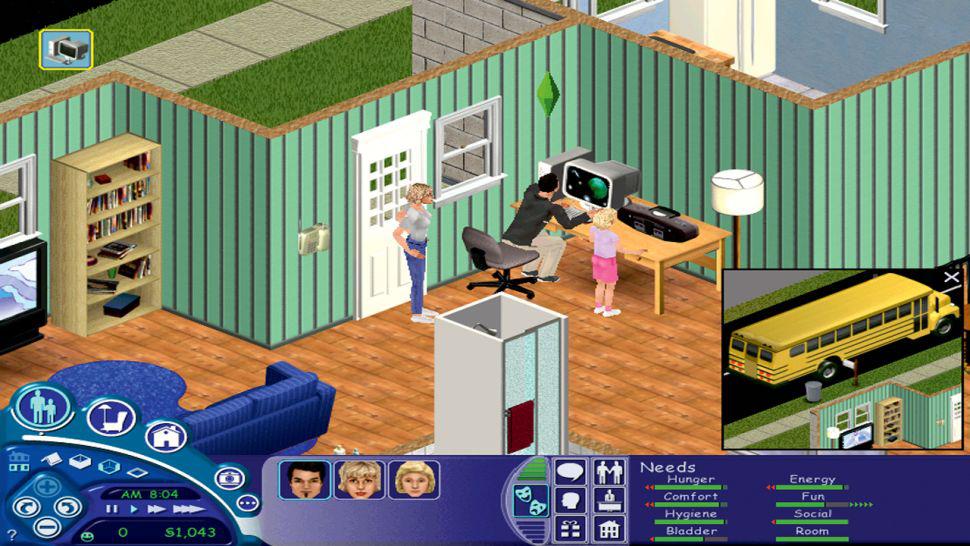Viewport: 970px width, 546px height.
Task: Close the school bus popup window
Action: [951, 278]
